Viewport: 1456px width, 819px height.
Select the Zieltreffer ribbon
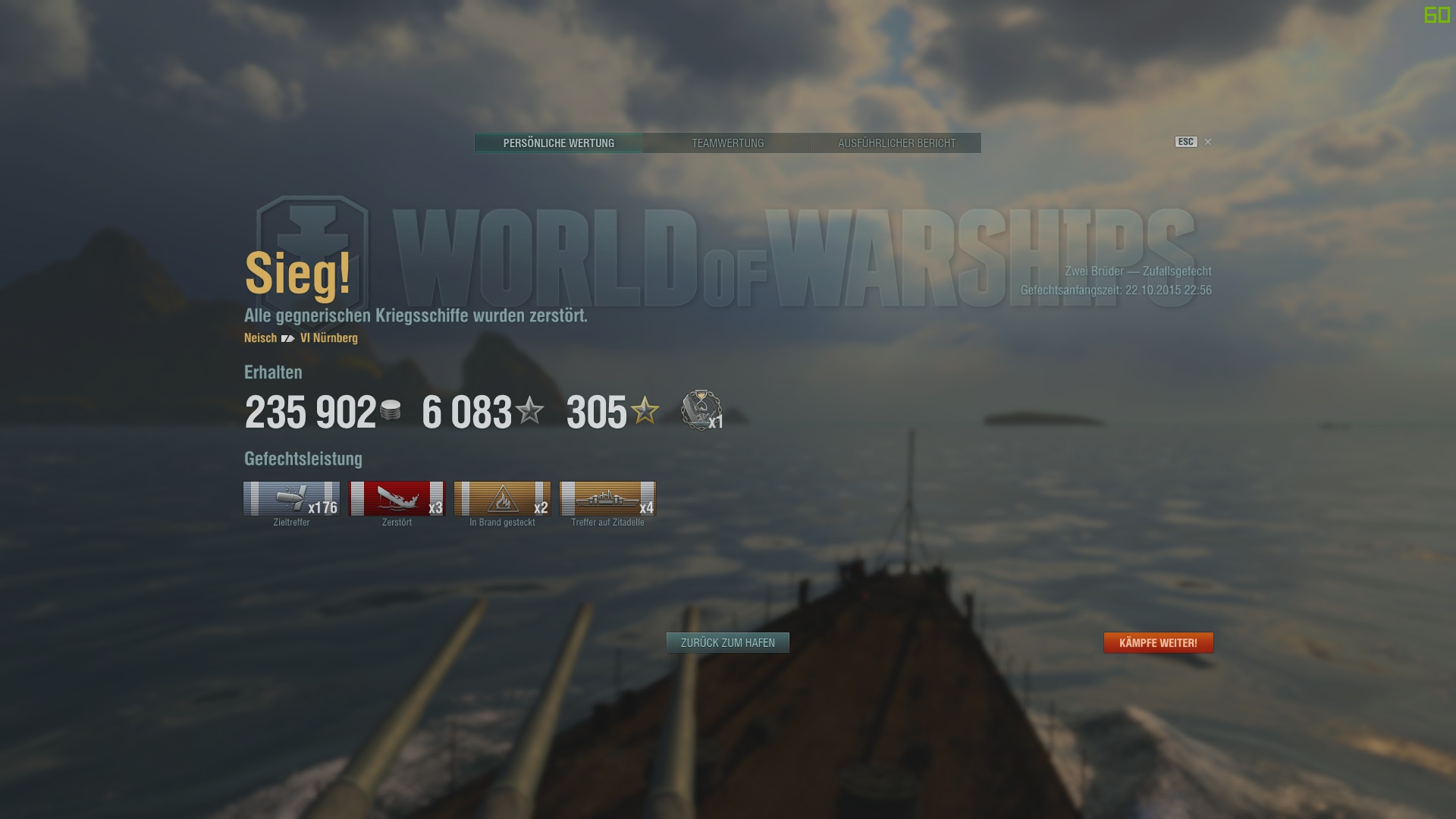tap(291, 499)
